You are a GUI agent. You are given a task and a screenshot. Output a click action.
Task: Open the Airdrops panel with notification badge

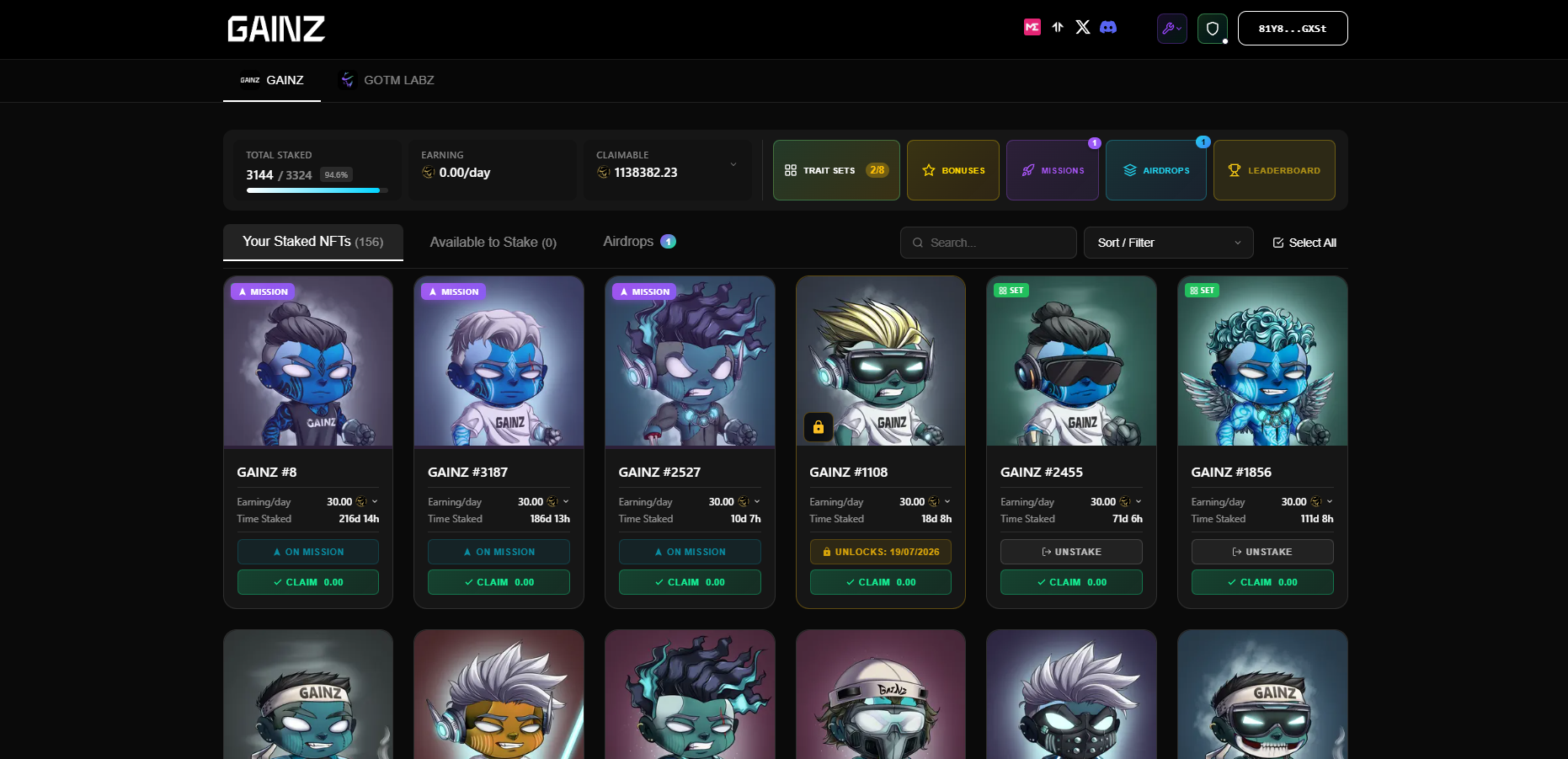[x=1155, y=170]
